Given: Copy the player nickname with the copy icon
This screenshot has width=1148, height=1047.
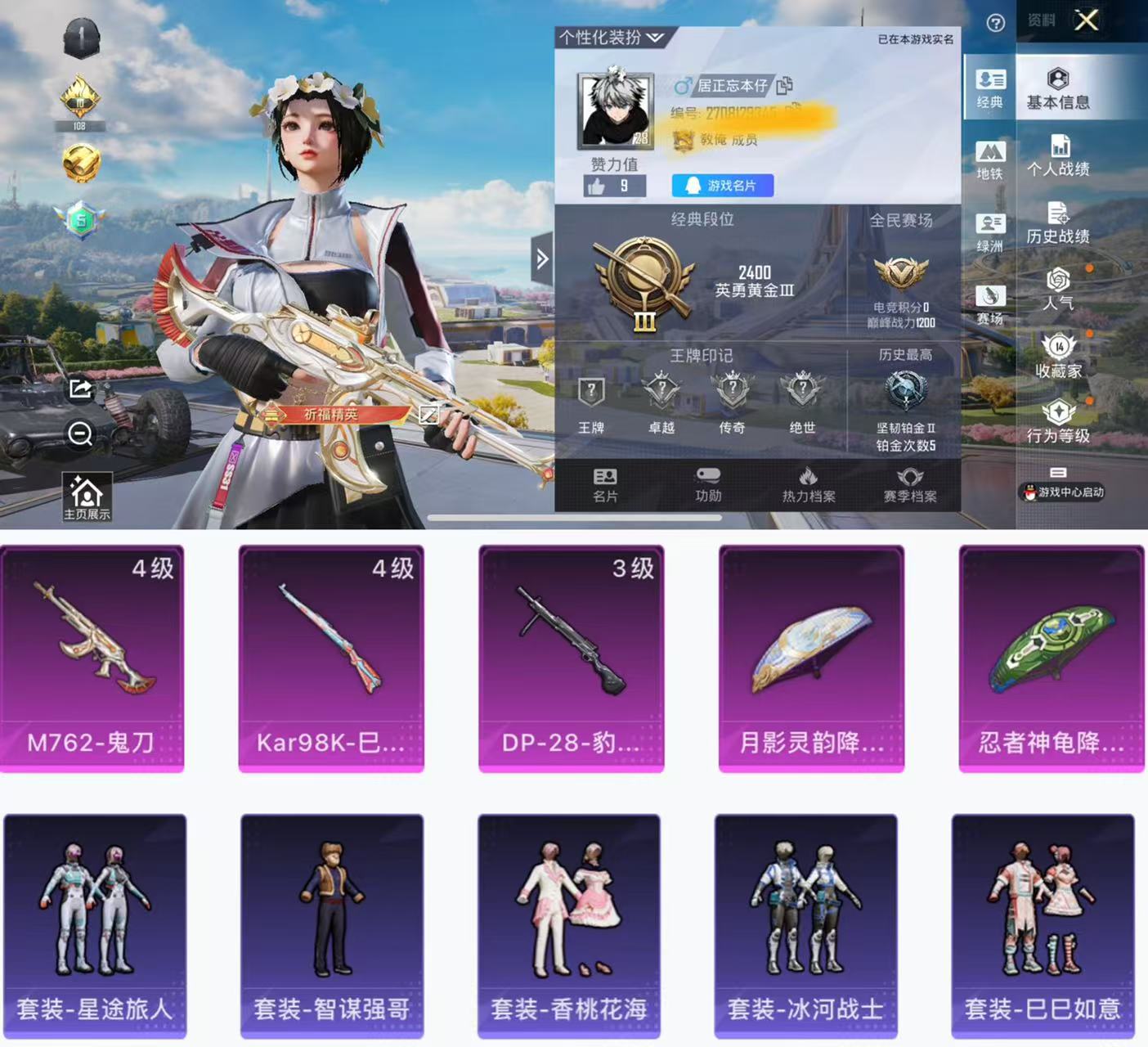Looking at the screenshot, I should (x=784, y=85).
